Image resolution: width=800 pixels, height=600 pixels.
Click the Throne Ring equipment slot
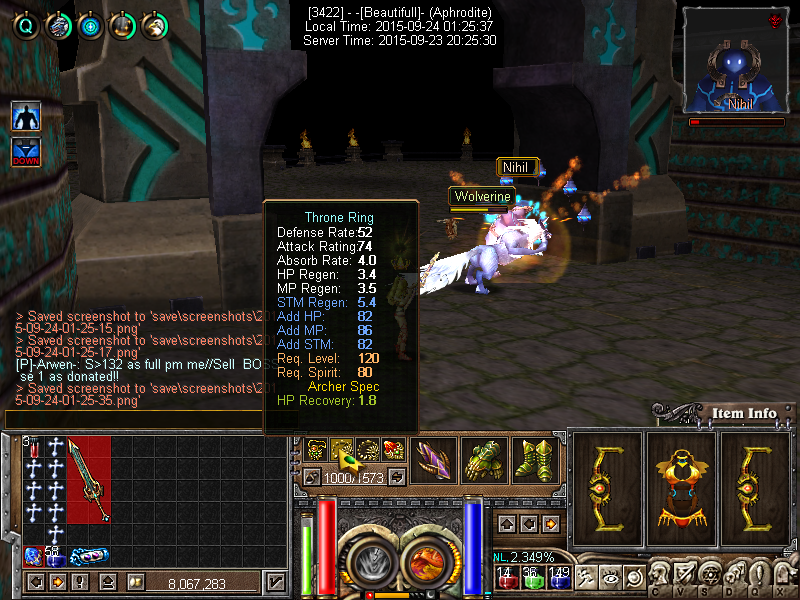[x=343, y=450]
